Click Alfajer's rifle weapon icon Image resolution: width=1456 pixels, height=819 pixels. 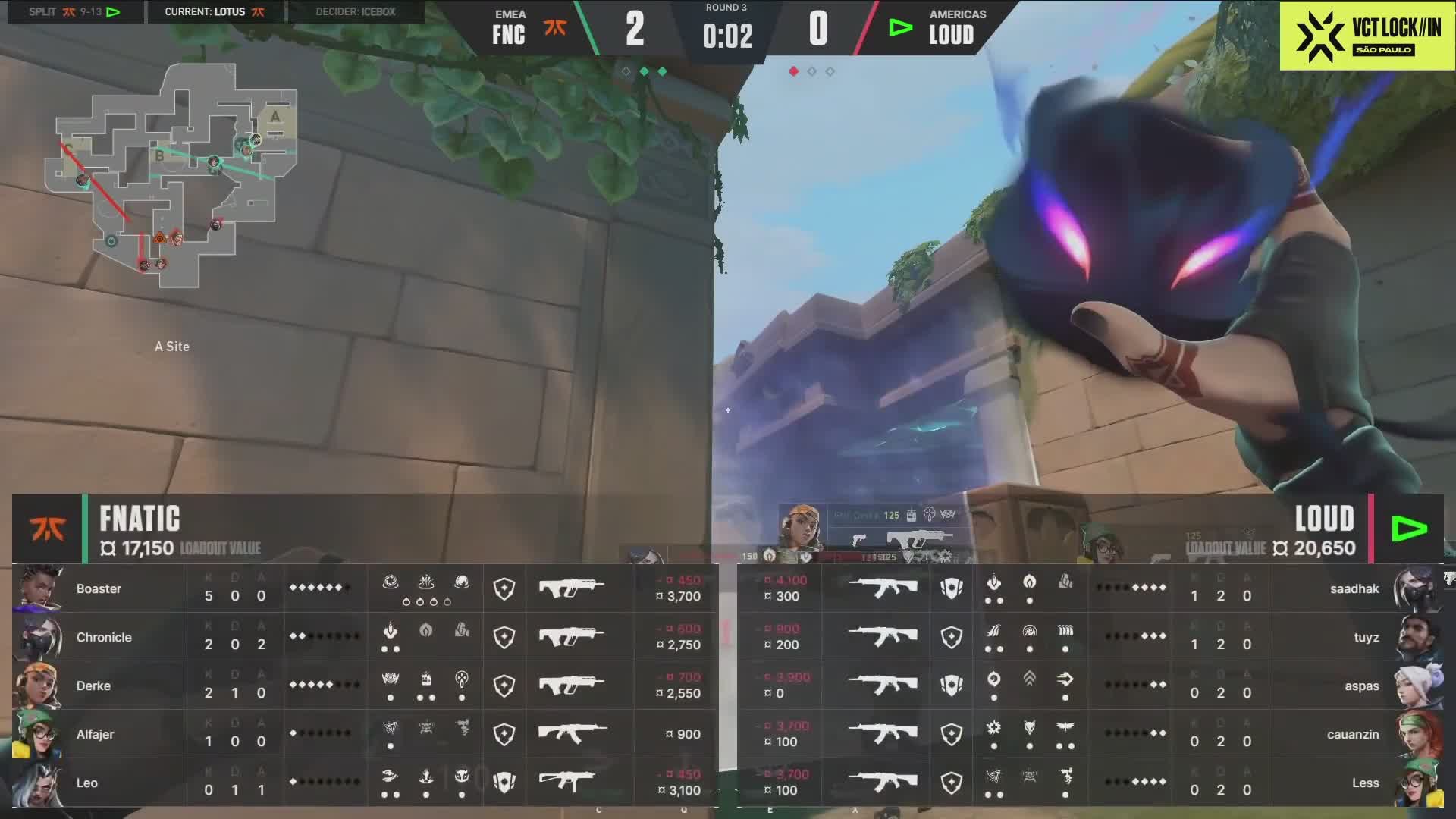pyautogui.click(x=572, y=733)
